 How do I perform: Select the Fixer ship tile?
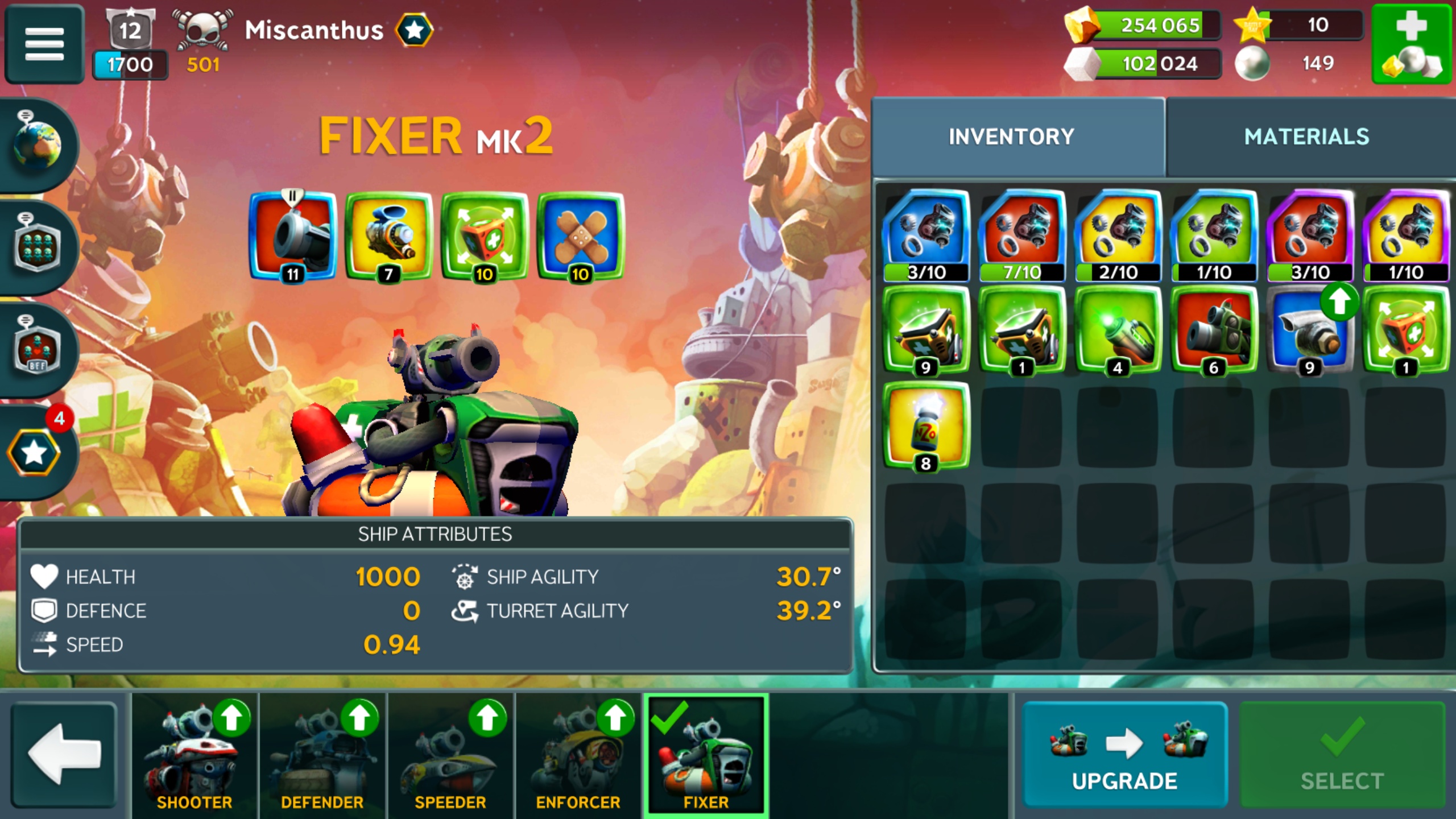pos(706,754)
